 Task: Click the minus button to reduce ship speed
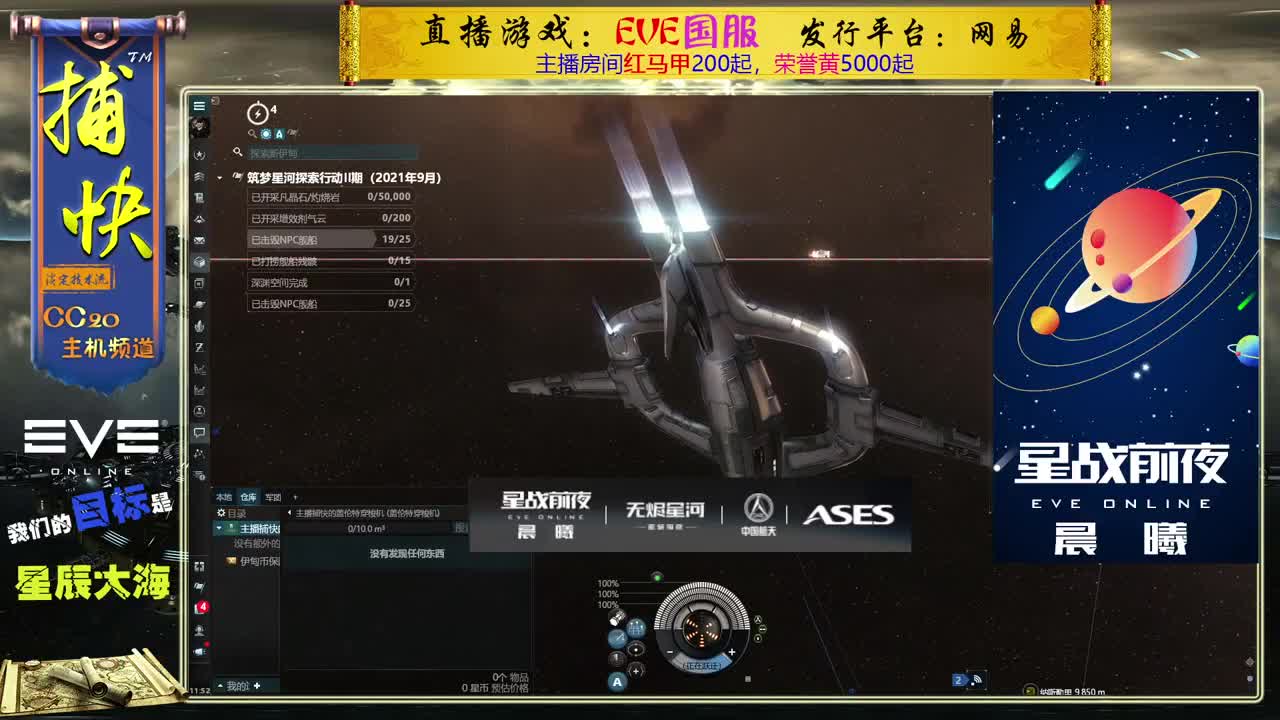(670, 652)
